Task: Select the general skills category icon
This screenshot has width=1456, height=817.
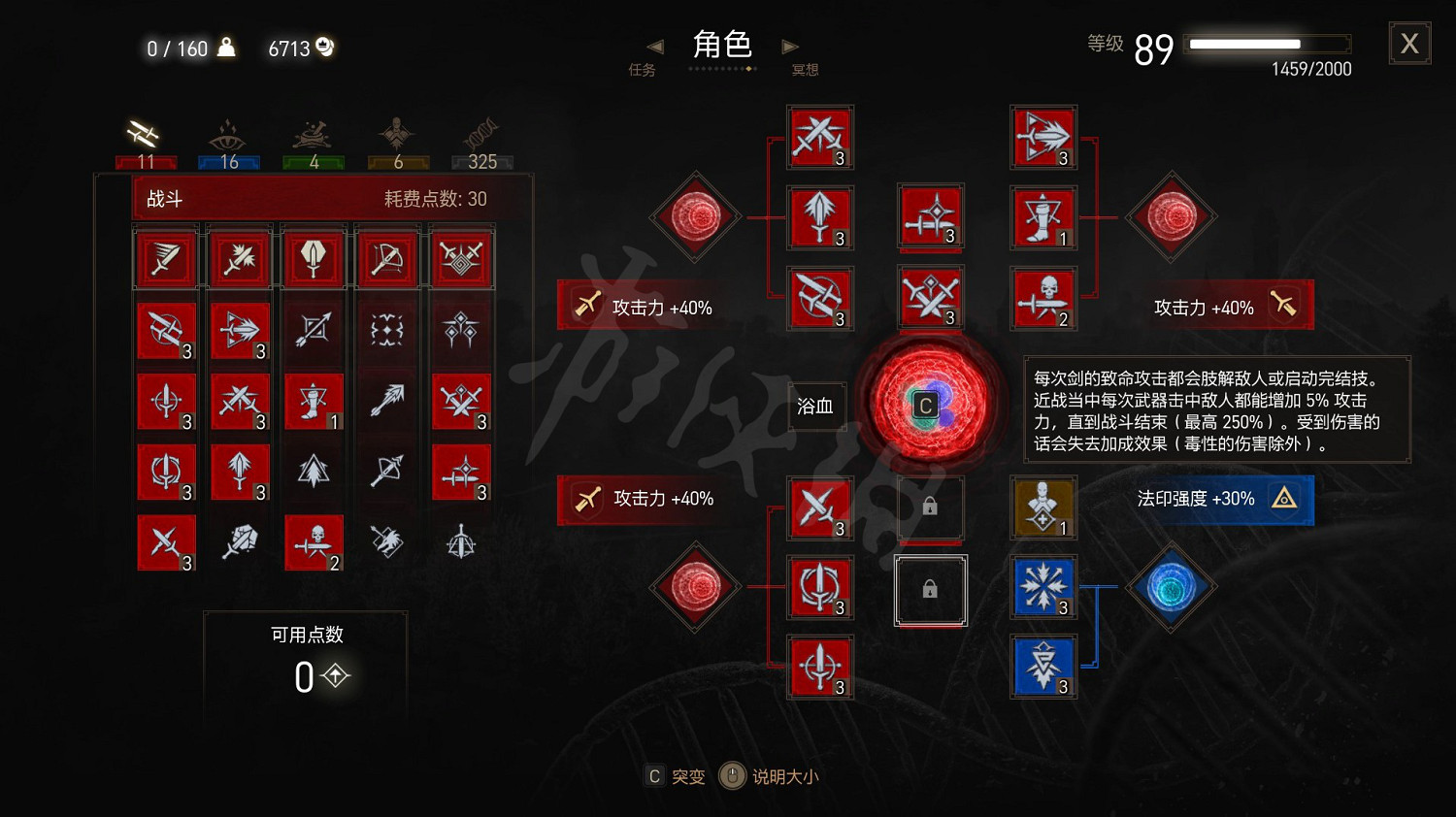Action: tap(398, 131)
